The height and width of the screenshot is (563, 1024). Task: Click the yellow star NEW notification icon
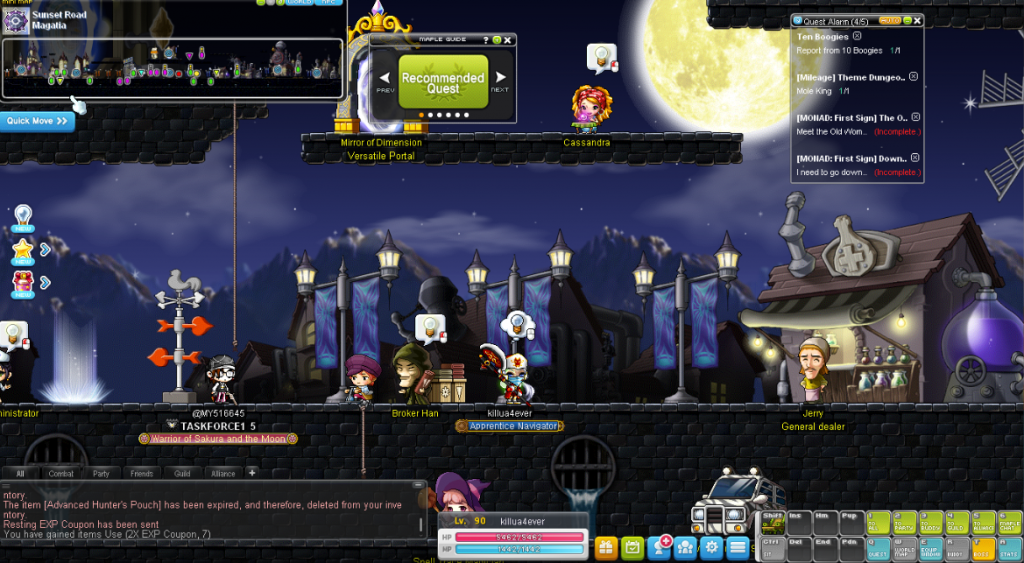click(x=22, y=250)
